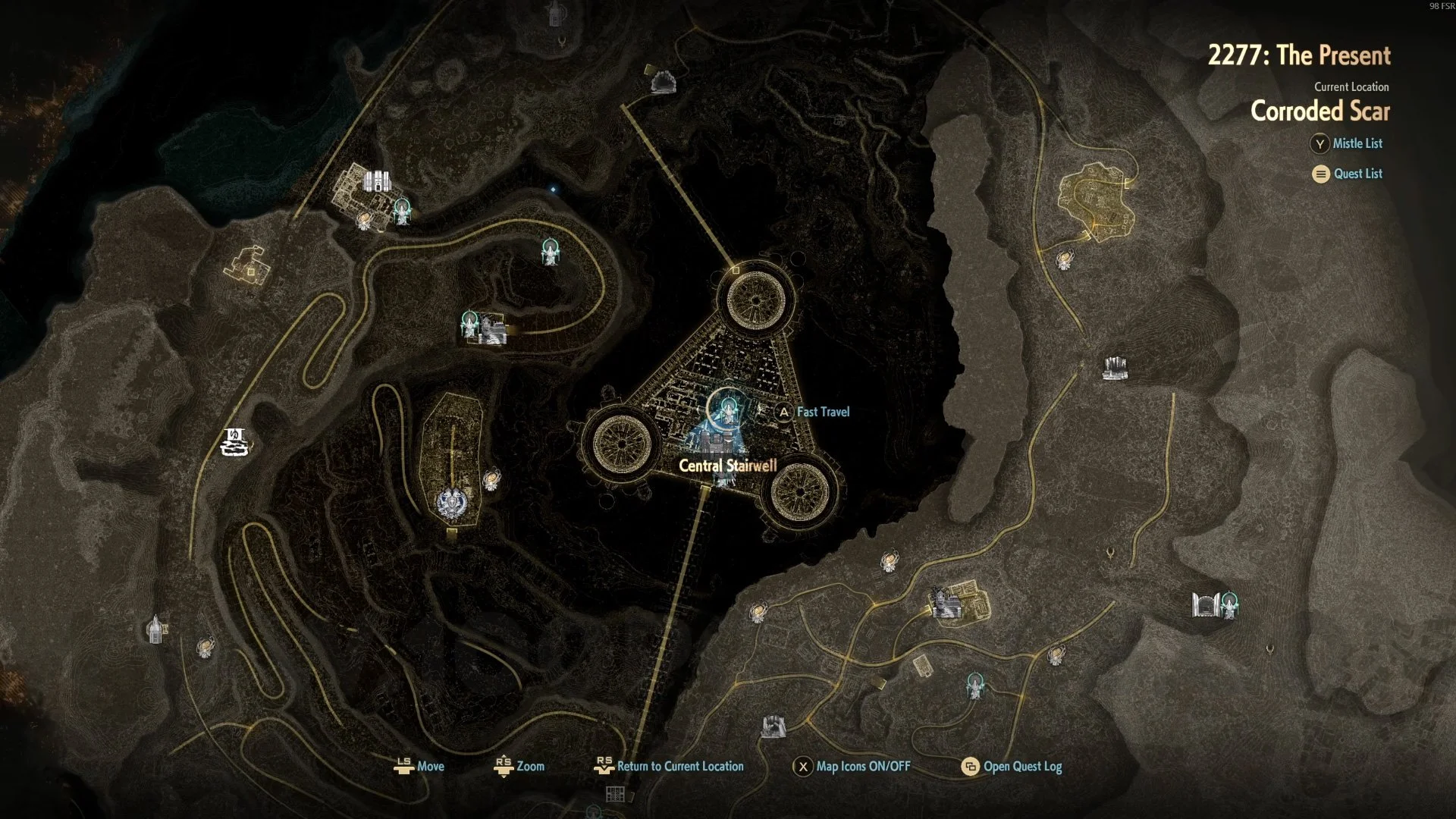The width and height of the screenshot is (1456, 819).
Task: Select the grid icon at the bottom edge
Action: pos(615,794)
